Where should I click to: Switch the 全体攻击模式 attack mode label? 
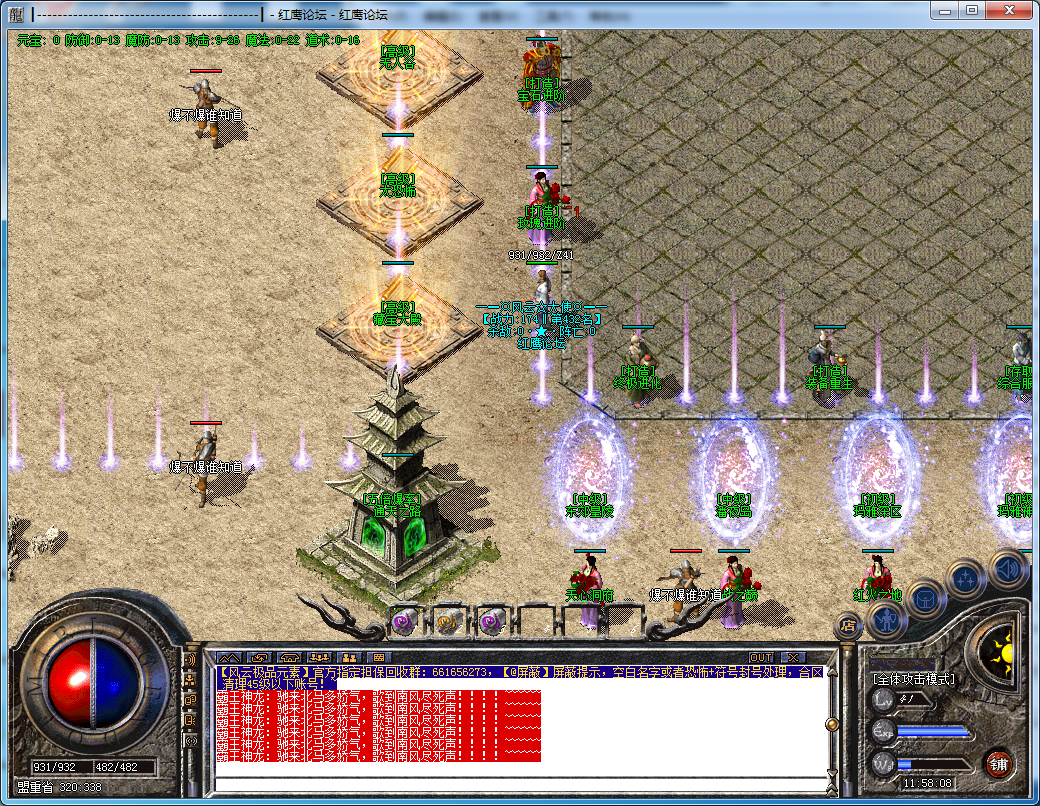pyautogui.click(x=914, y=679)
